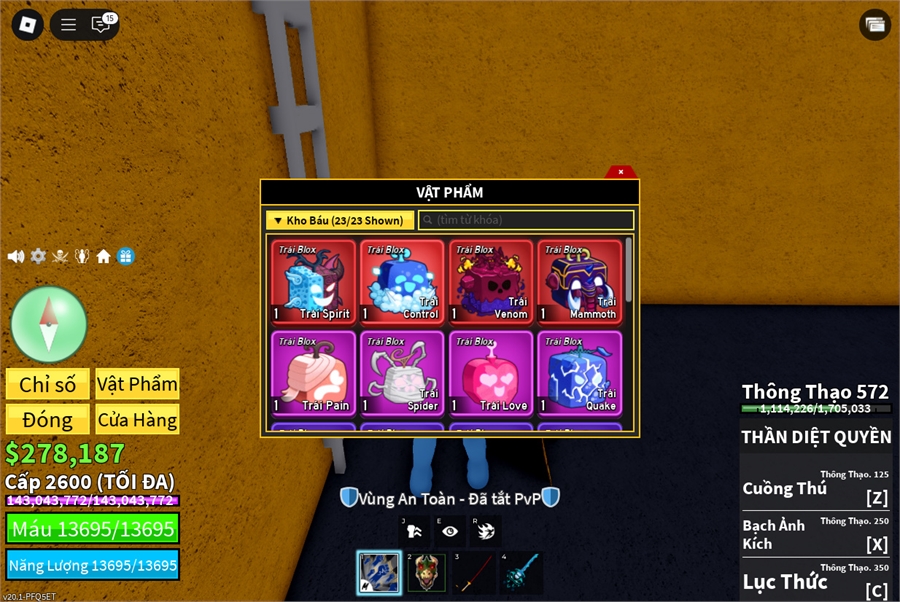Equip the red katana in hotbar

pyautogui.click(x=472, y=574)
